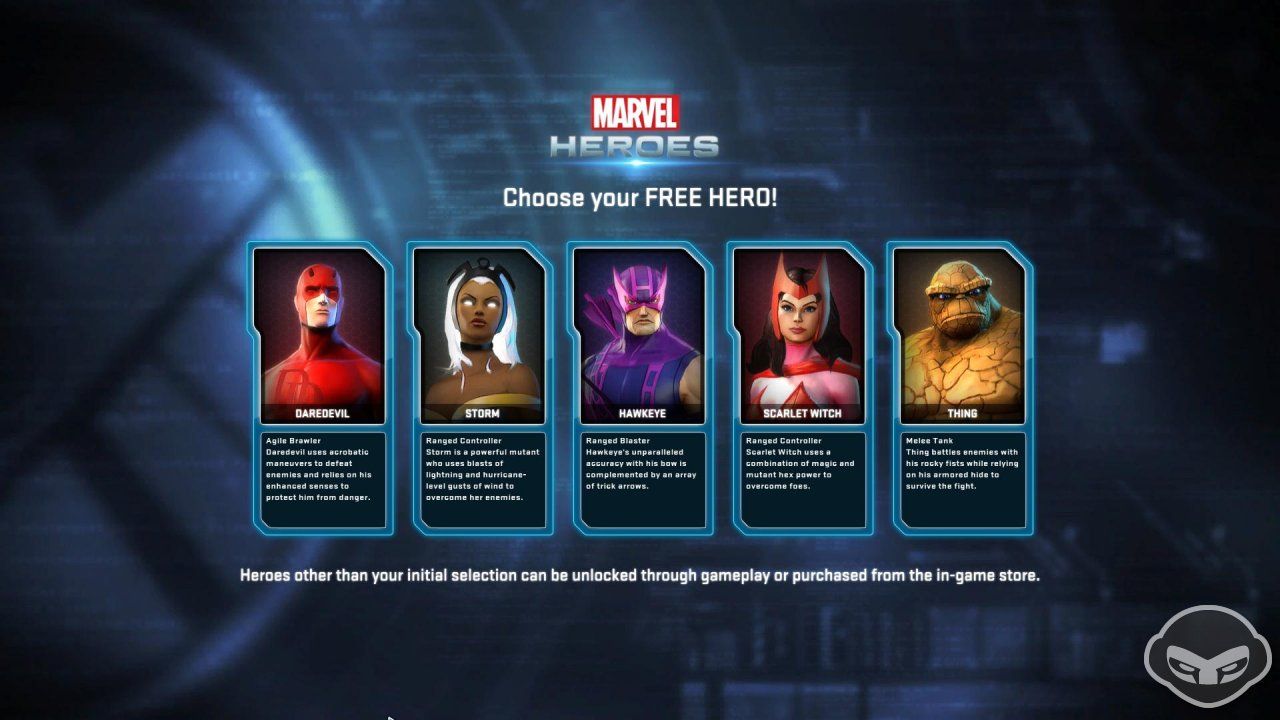Select Scarlet Witch's hero portrait
The height and width of the screenshot is (720, 1280).
click(801, 330)
